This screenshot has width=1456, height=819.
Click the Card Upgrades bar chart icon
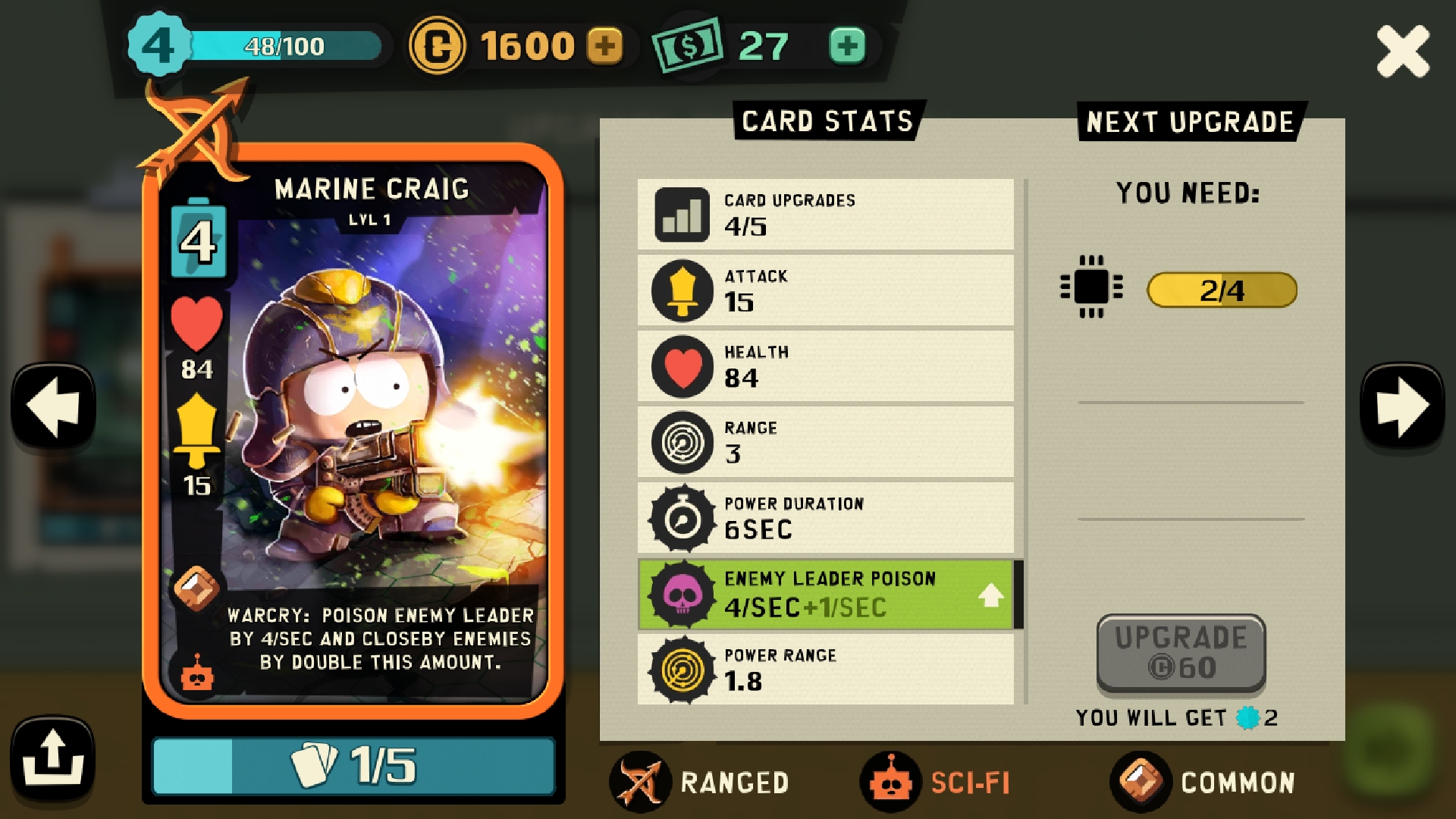pyautogui.click(x=680, y=214)
